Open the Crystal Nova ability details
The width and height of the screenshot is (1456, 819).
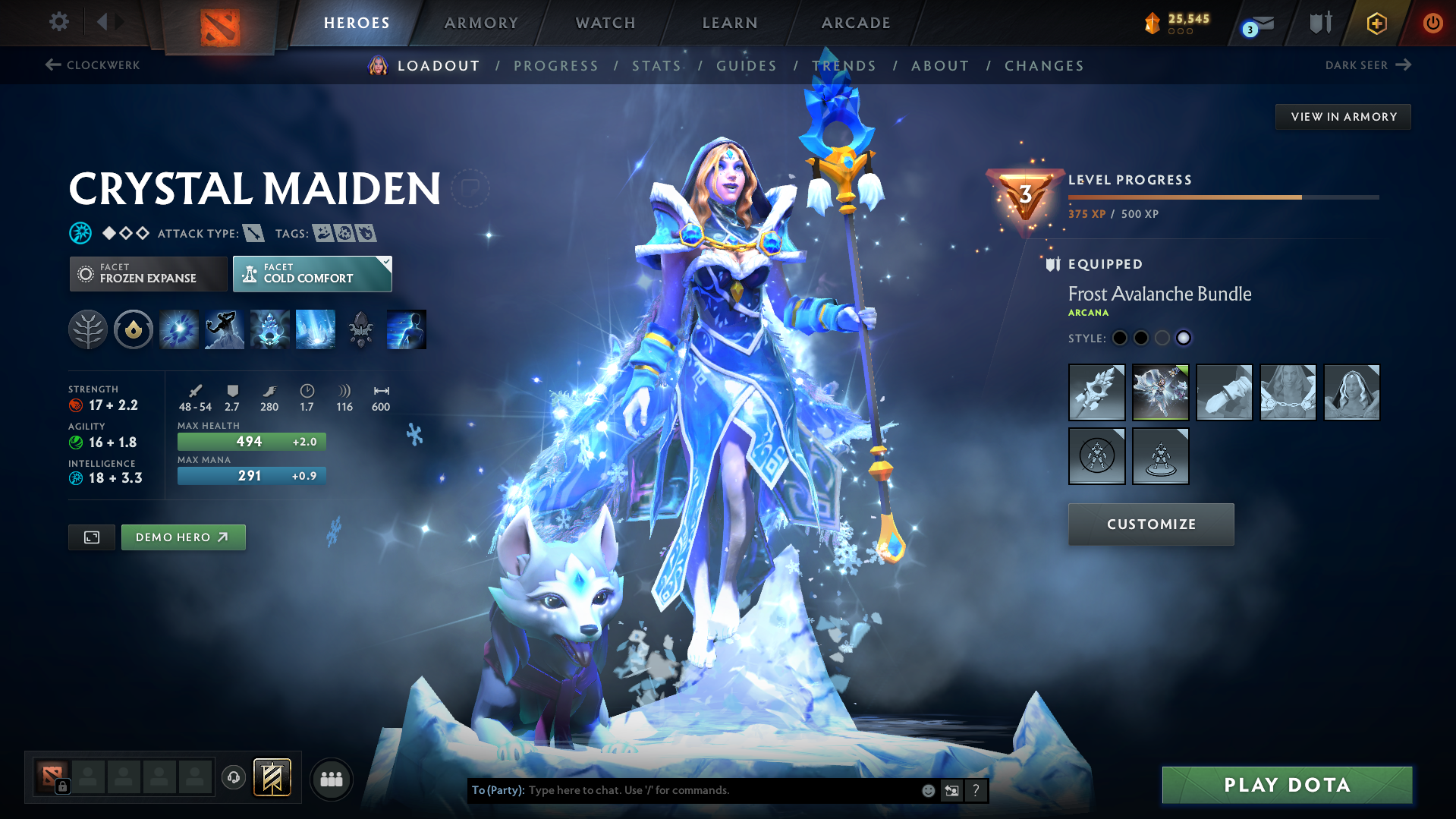click(x=178, y=329)
